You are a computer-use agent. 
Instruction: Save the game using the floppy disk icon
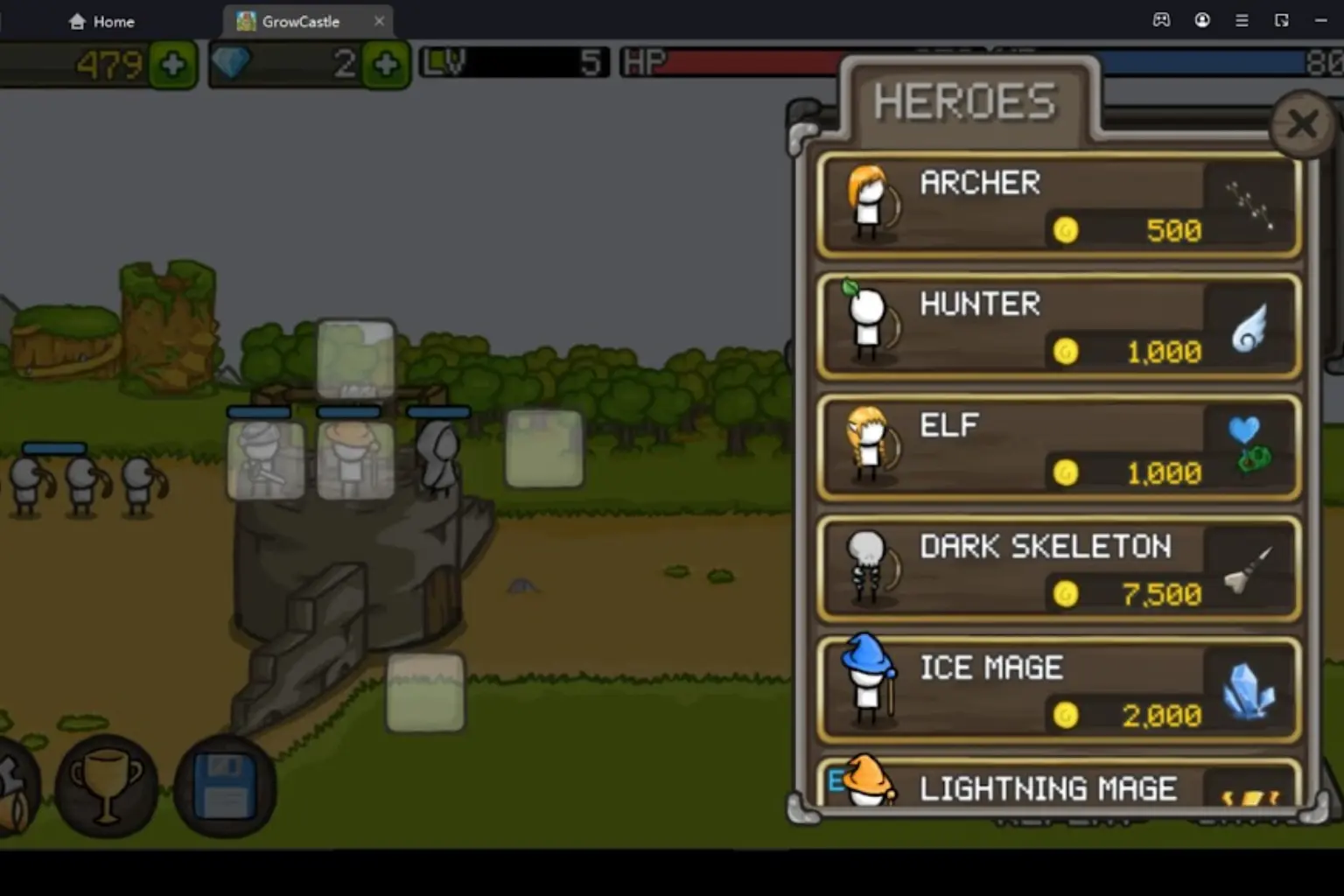(x=224, y=786)
